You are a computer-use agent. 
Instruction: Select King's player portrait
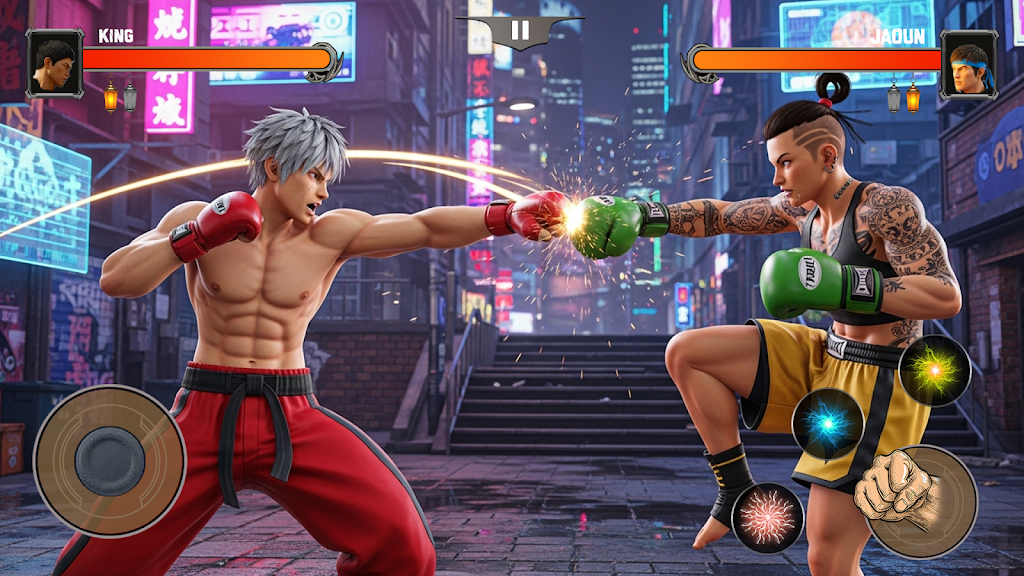point(54,63)
